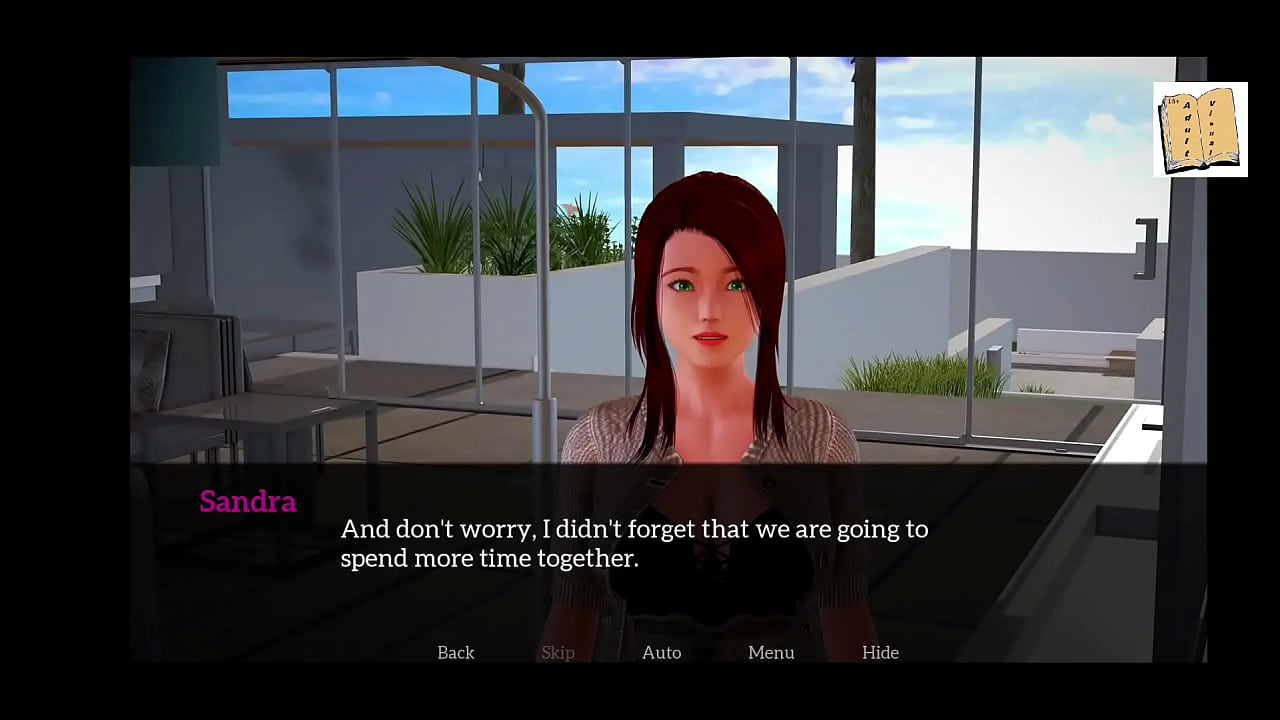Hide the dialogue box
The image size is (1280, 720).
880,652
